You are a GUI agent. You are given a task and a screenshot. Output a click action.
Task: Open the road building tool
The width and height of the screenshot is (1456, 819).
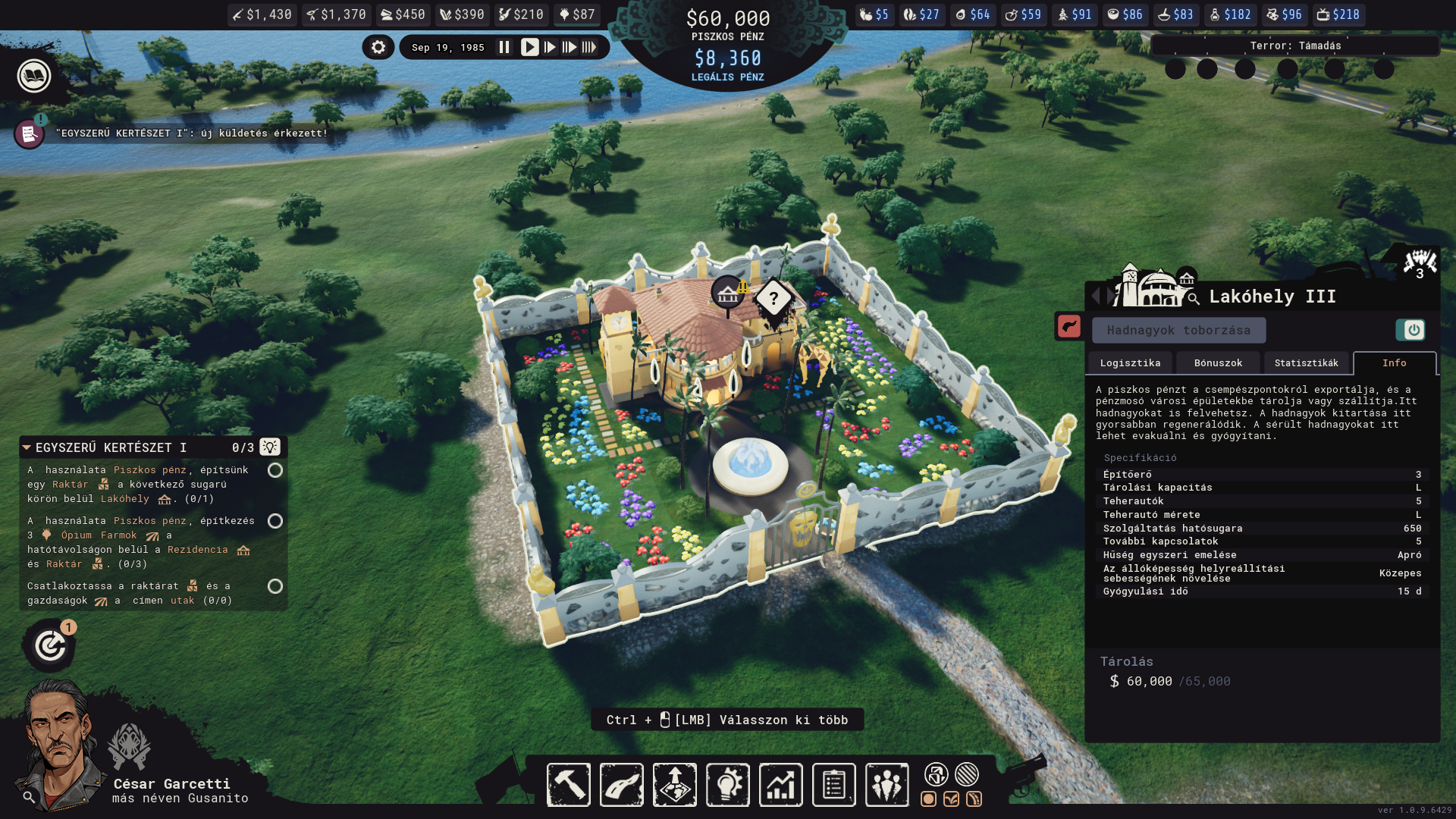(x=622, y=785)
